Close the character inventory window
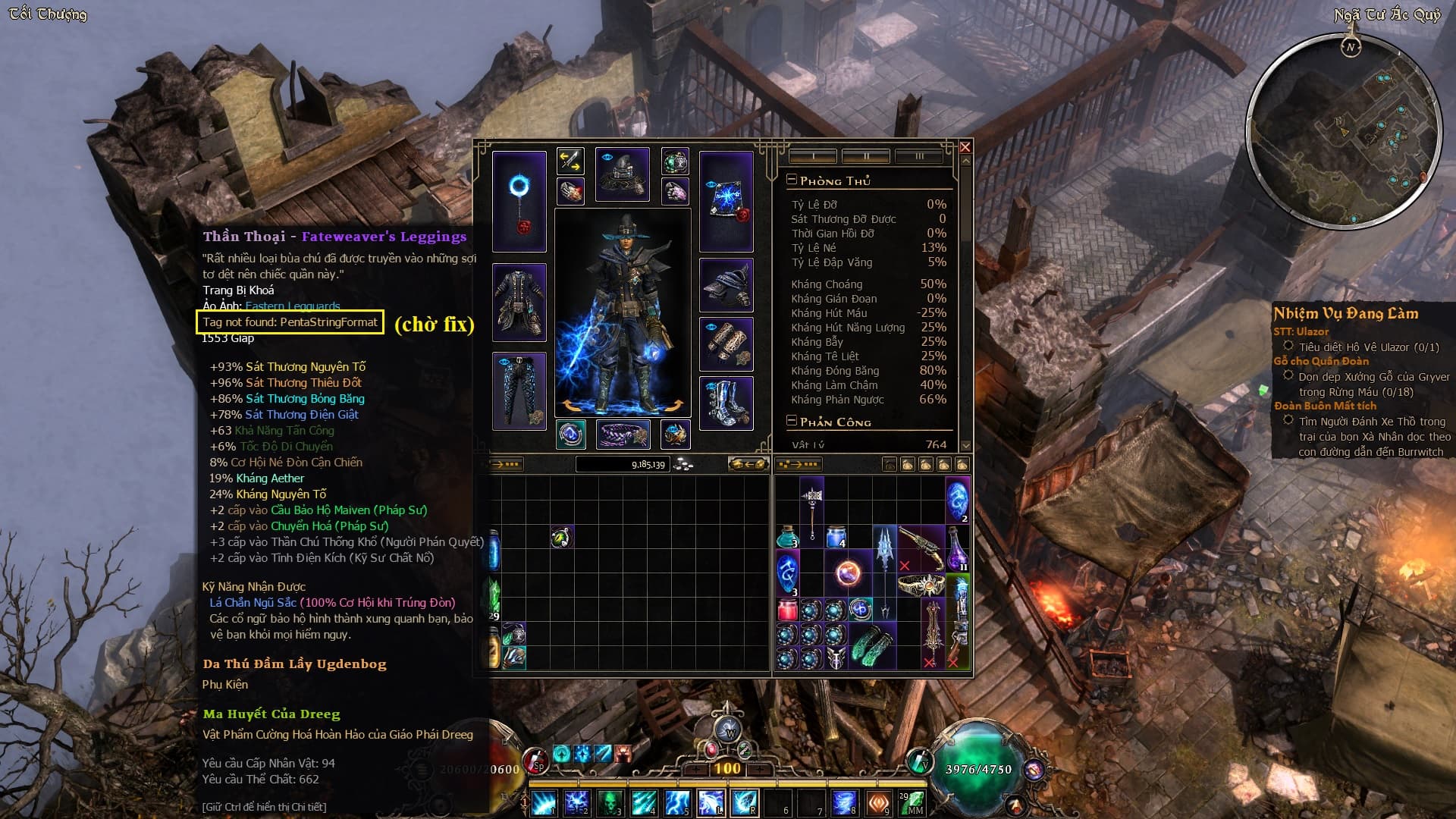1456x819 pixels. coord(965,147)
